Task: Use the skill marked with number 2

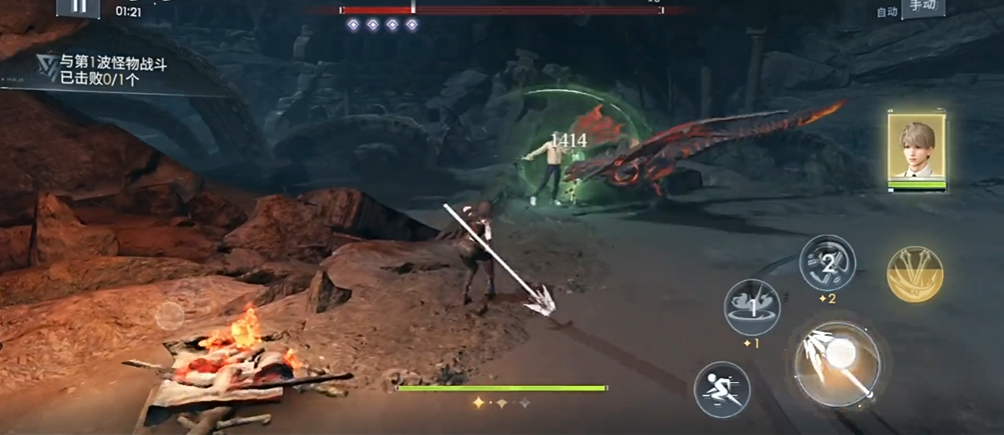Action: [827, 263]
